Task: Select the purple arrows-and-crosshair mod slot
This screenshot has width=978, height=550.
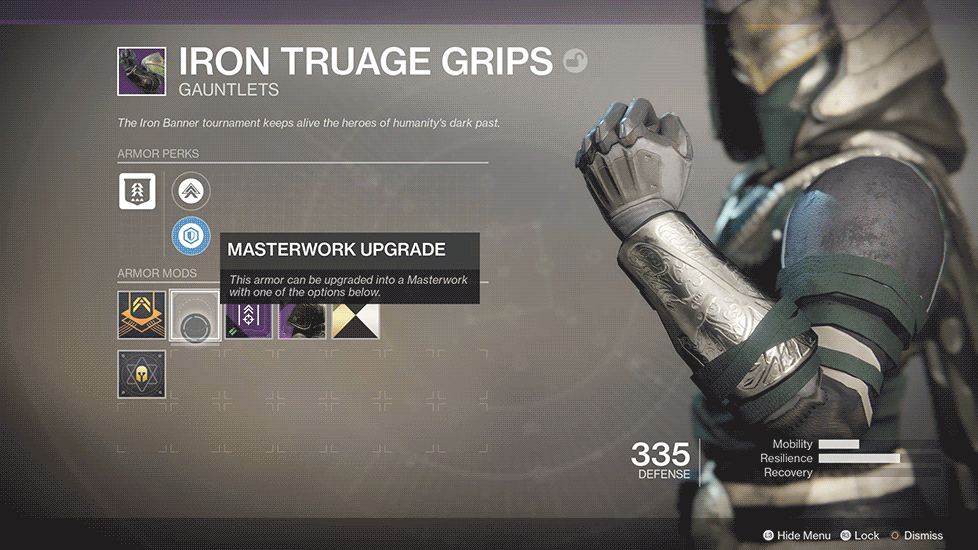Action: (x=249, y=315)
